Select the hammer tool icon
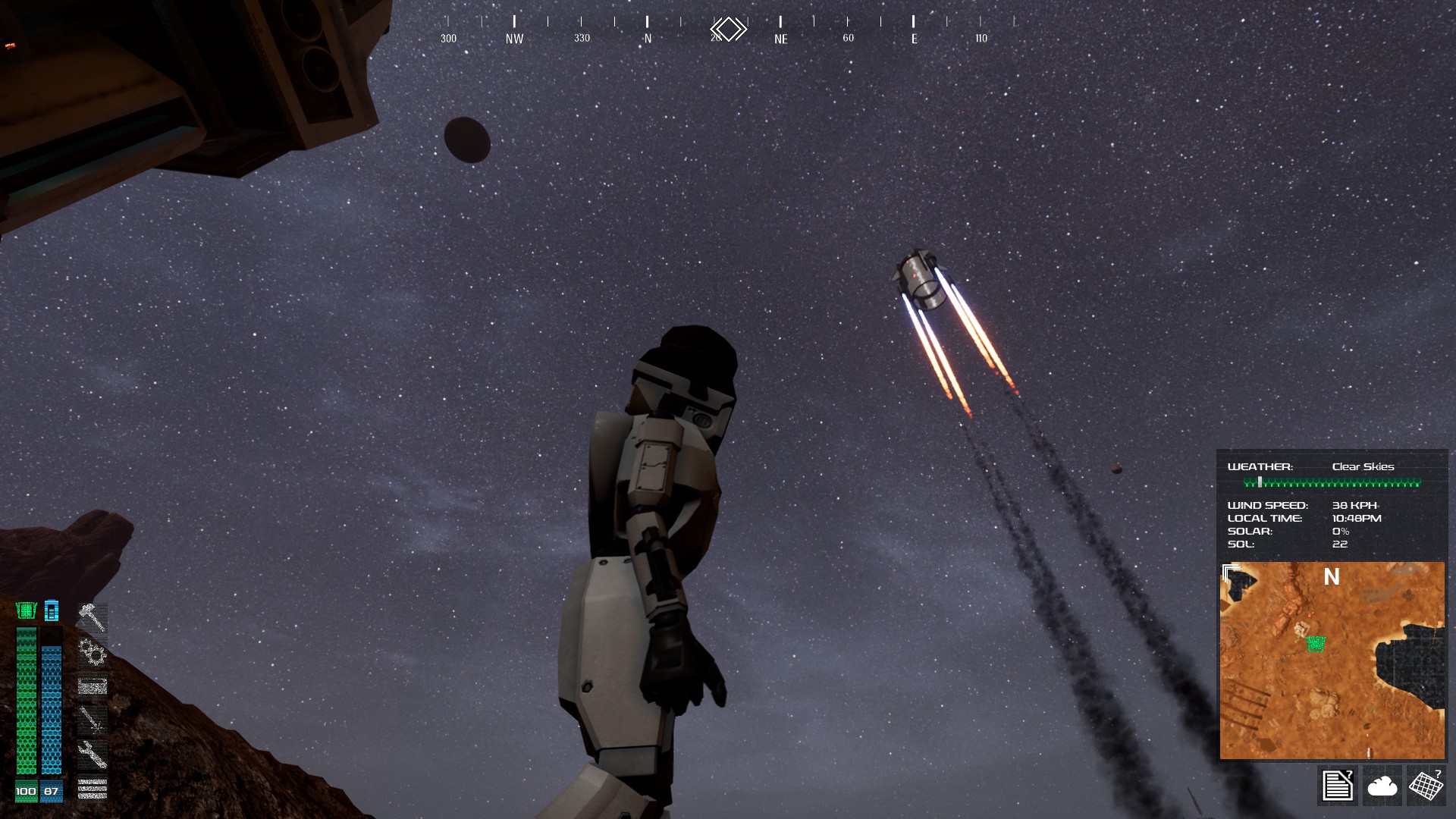The height and width of the screenshot is (819, 1456). click(92, 617)
